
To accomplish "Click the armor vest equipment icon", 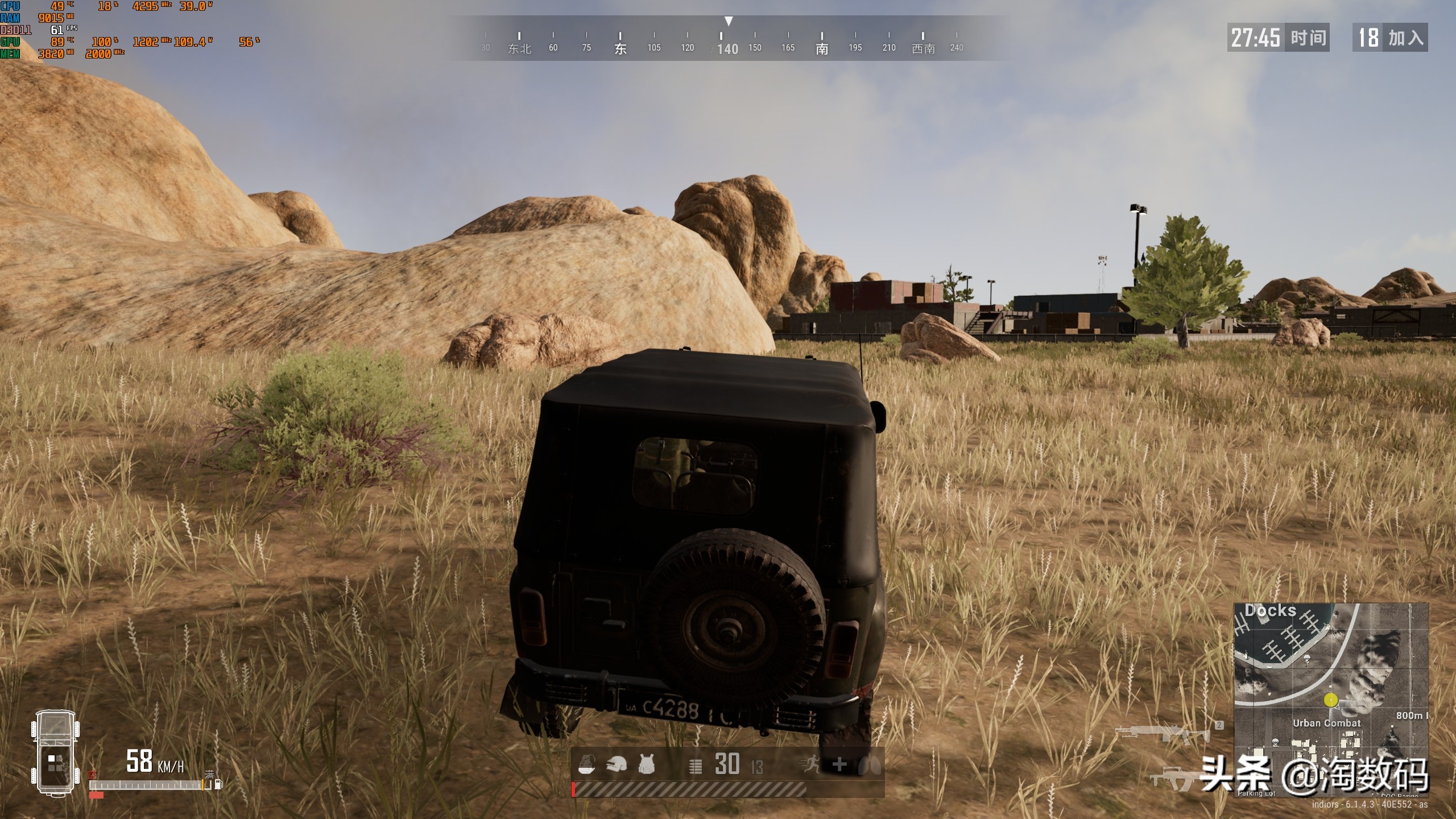I will coord(646,764).
